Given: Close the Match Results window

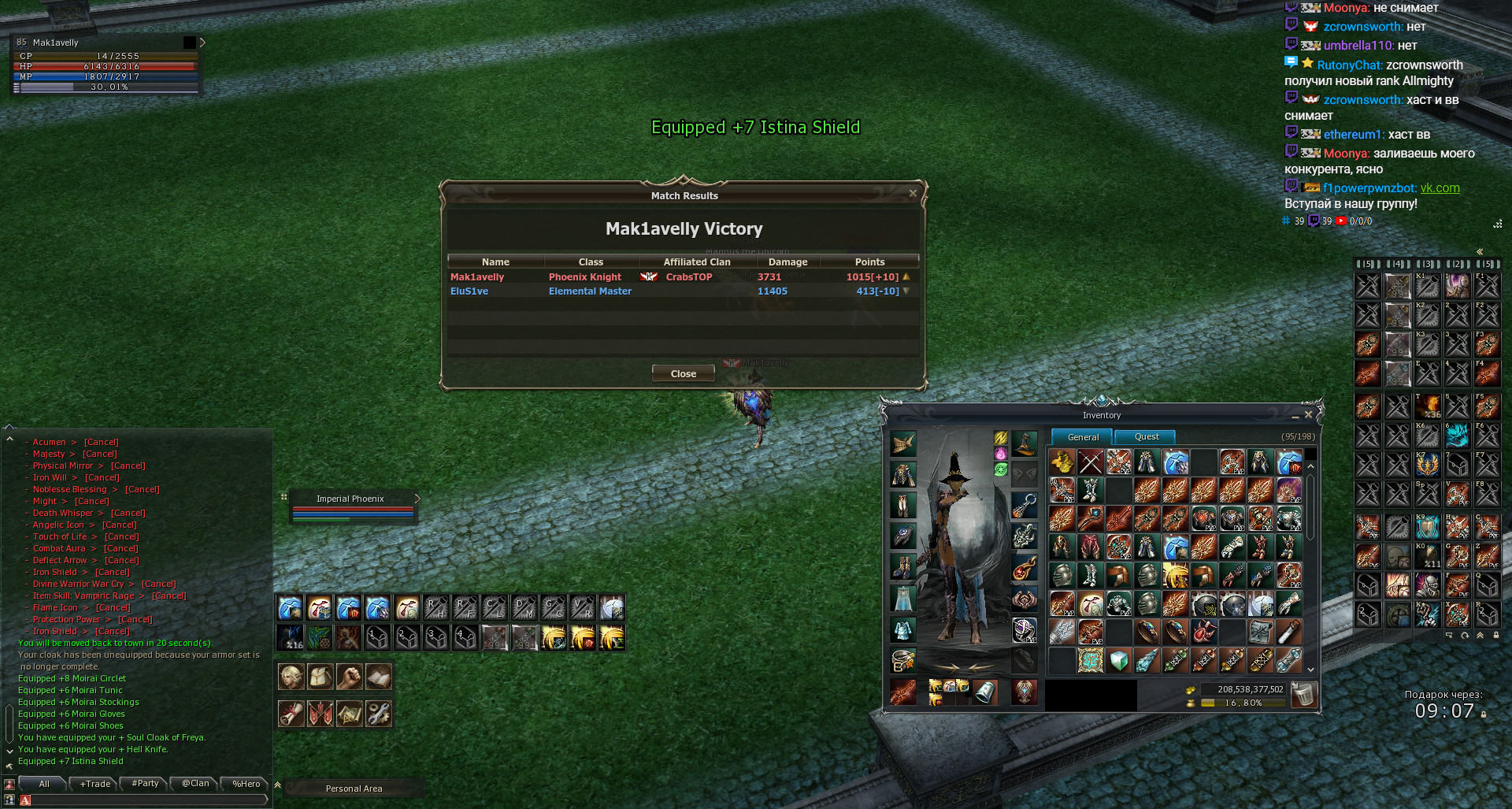Looking at the screenshot, I should [x=683, y=373].
